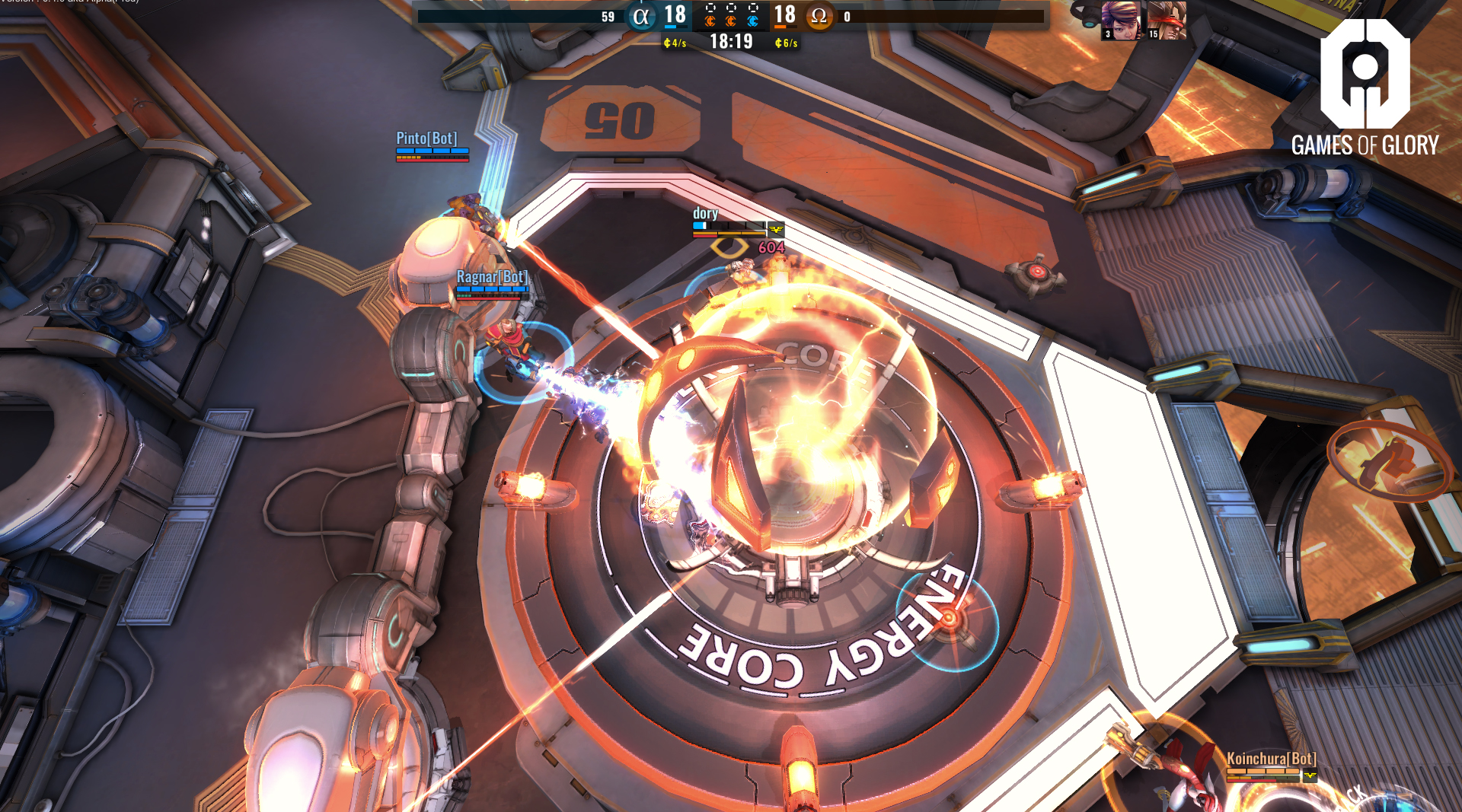1462x812 pixels.
Task: Select Pinto[Bot] by its name tag
Action: click(x=426, y=139)
